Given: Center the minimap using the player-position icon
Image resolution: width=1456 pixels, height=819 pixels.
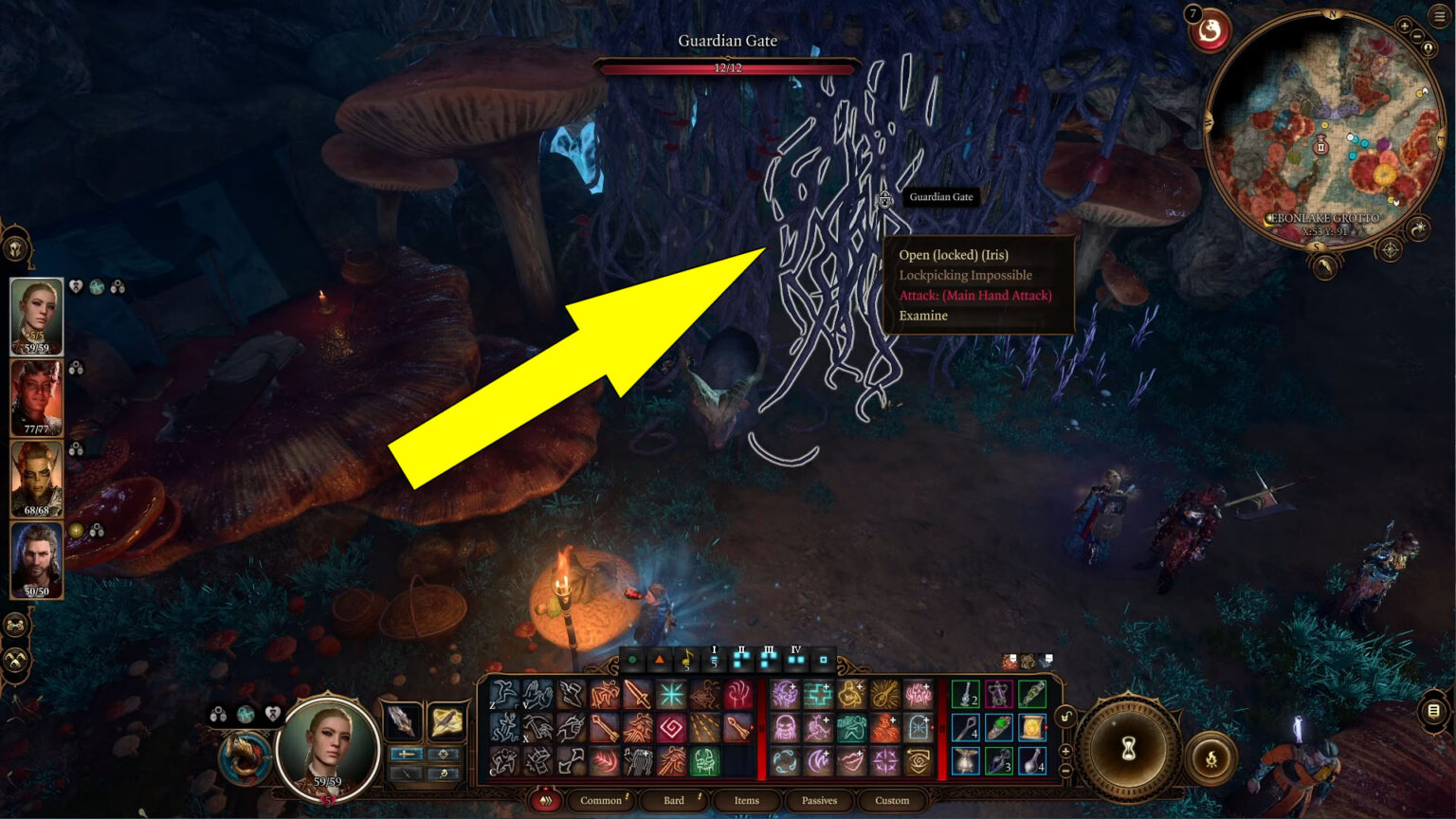Looking at the screenshot, I should (1428, 48).
